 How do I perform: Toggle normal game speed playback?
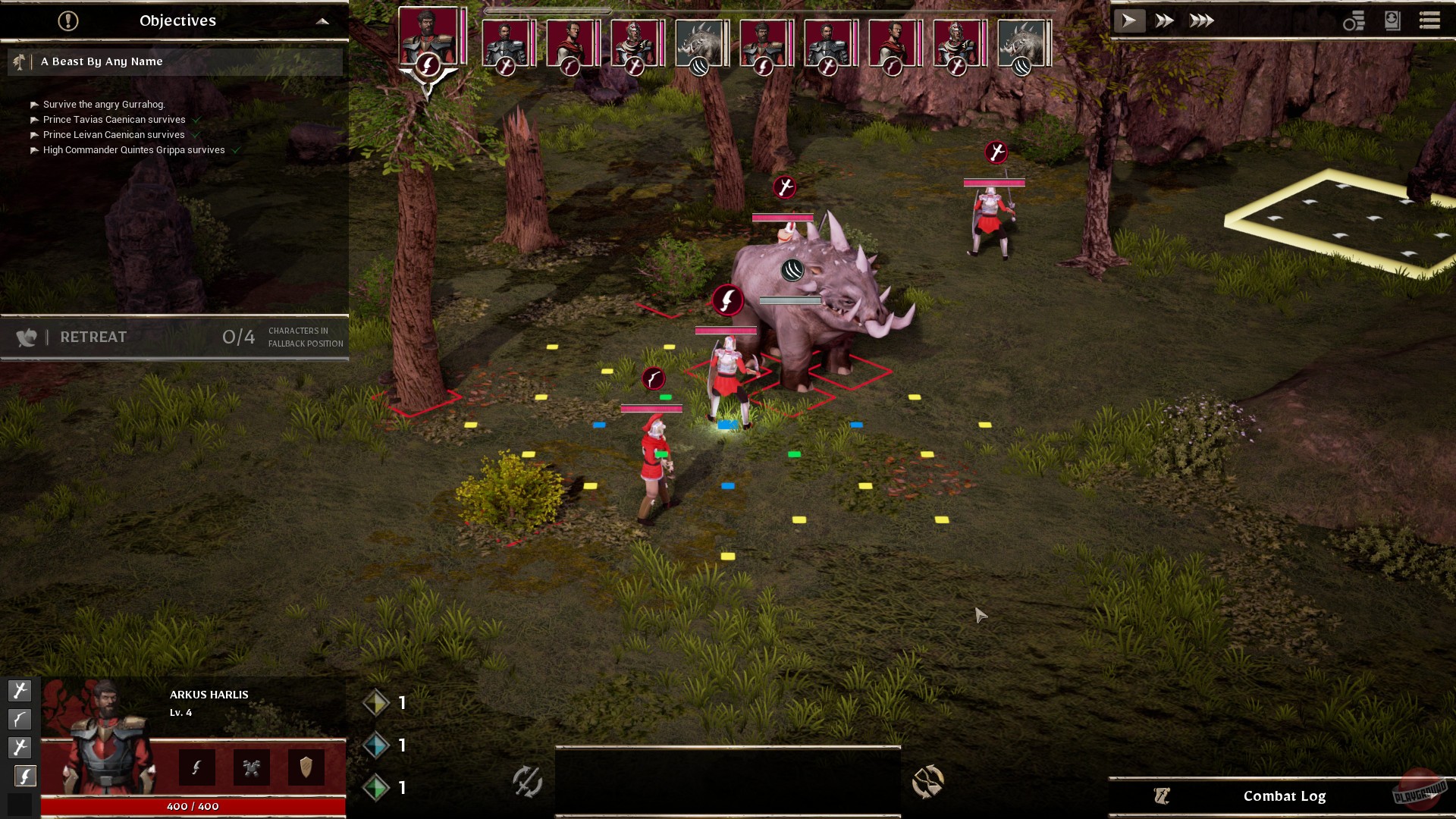tap(1130, 20)
